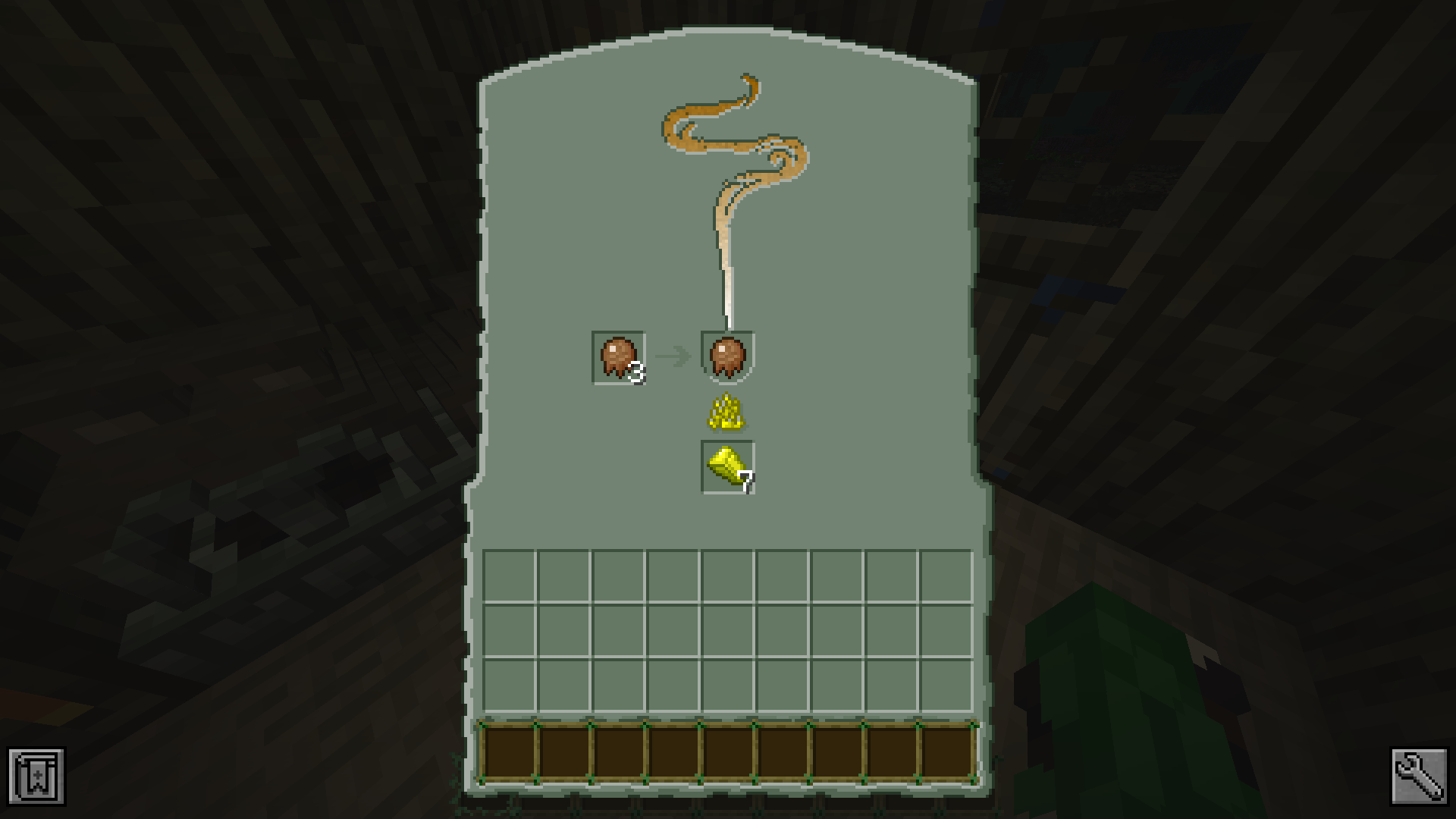Click the glowstone dust sprinkle icon
The image size is (1456, 819).
coord(726,413)
